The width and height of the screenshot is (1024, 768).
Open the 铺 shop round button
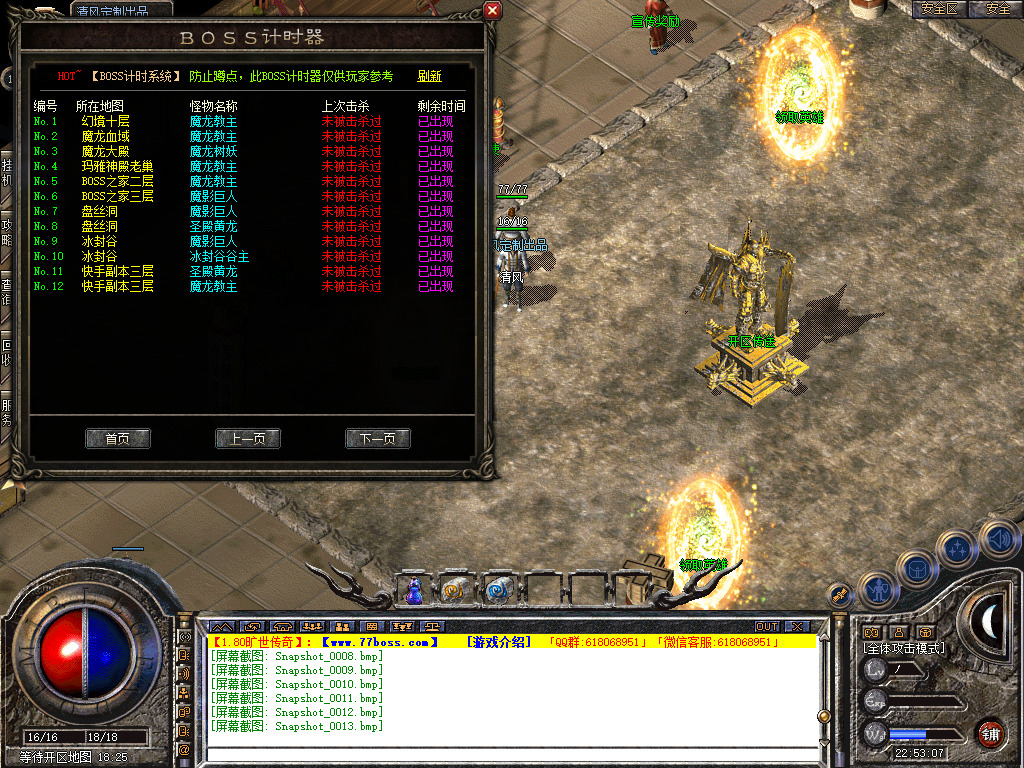click(x=990, y=733)
